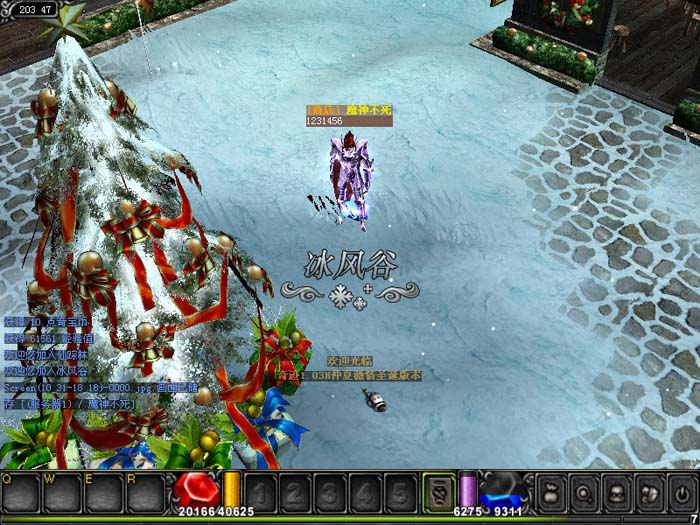The width and height of the screenshot is (700, 525).
Task: Click the skull scroll icon
Action: (x=438, y=492)
